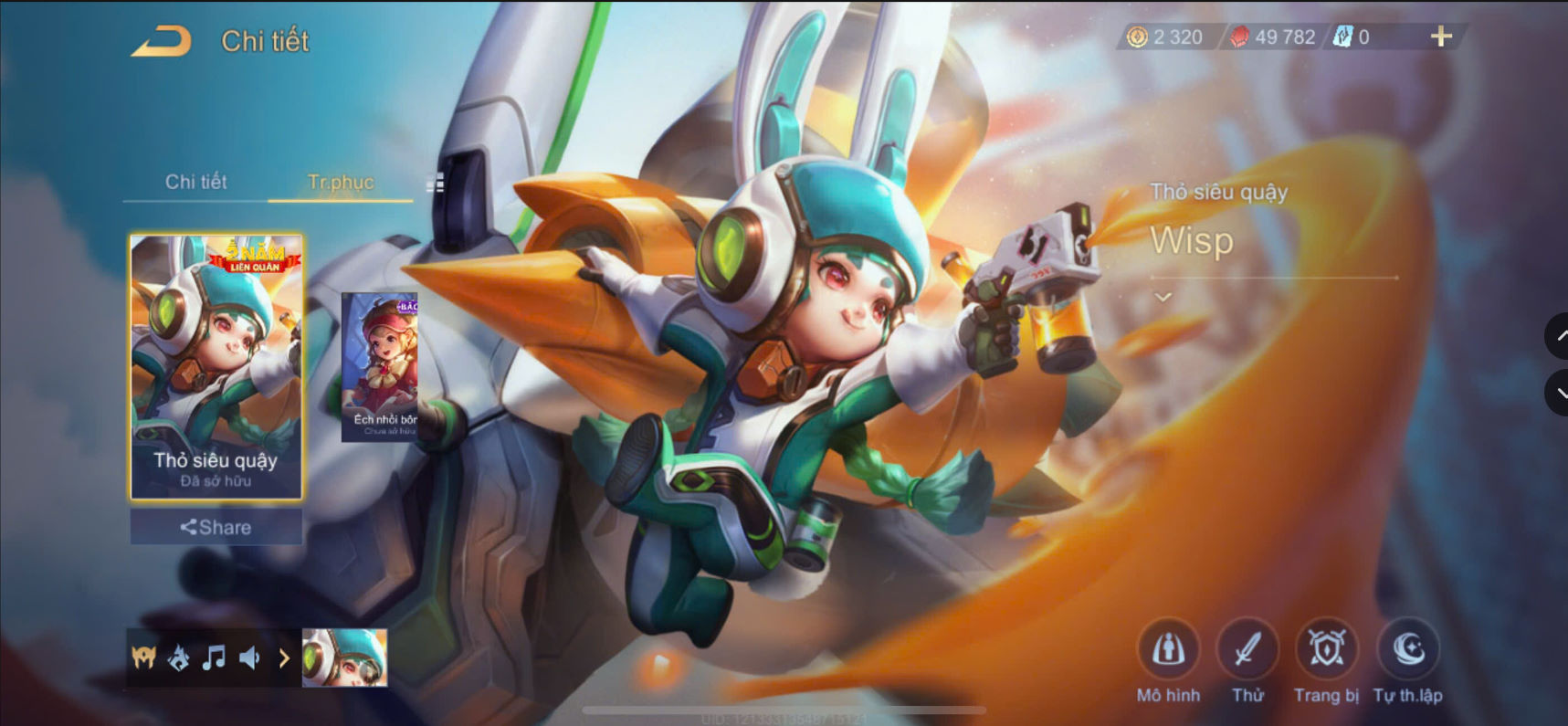Screen dimensions: 1568x726
Task: Open the Mô hình model viewer icon
Action: pos(1170,650)
